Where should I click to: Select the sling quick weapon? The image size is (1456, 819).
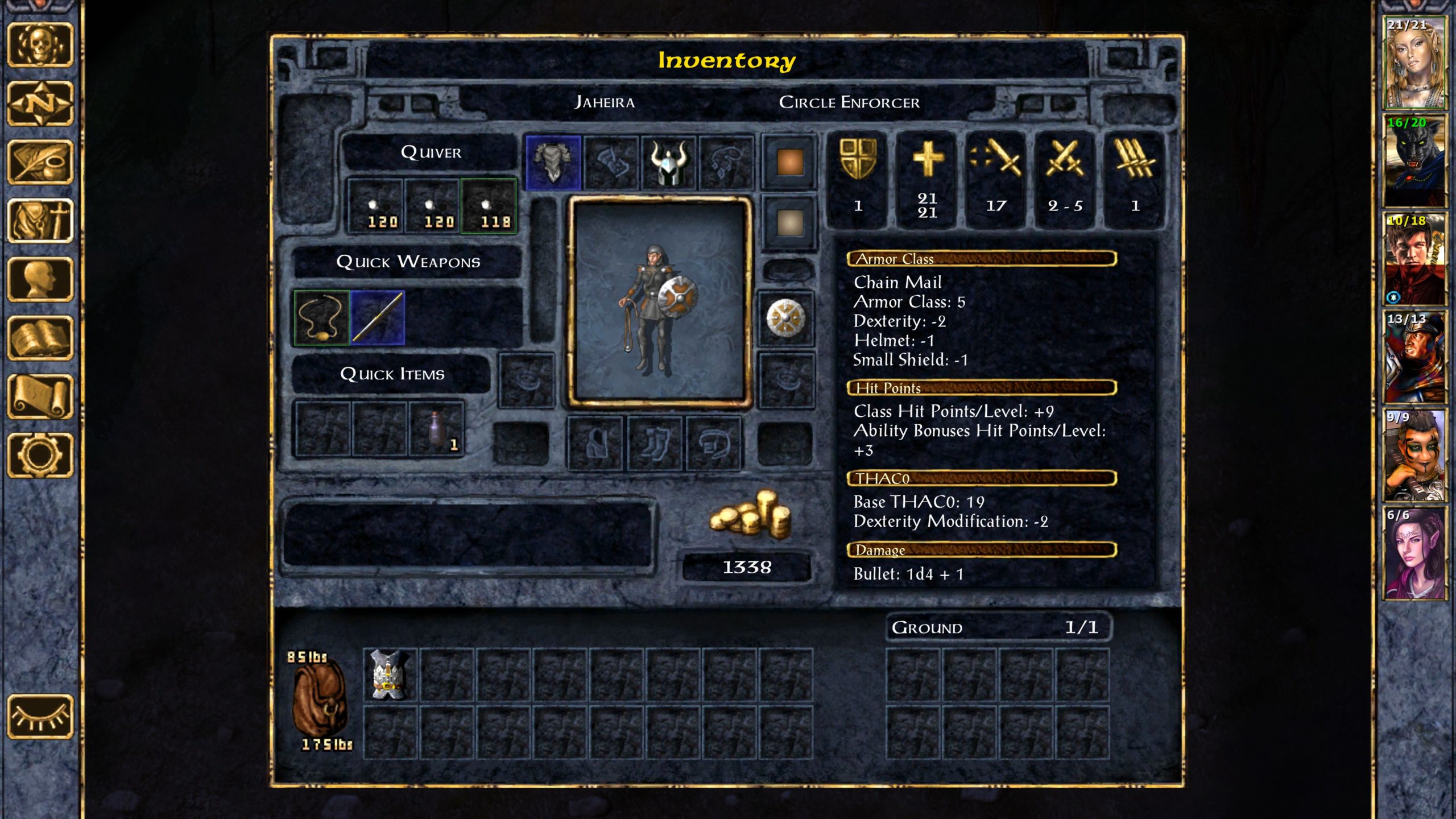322,318
